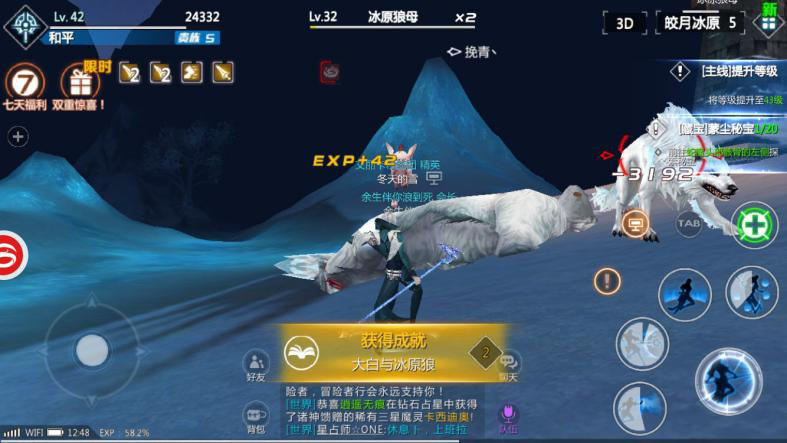This screenshot has height=443, width=787.
Task: Open the 好友 friends button
Action: click(256, 367)
